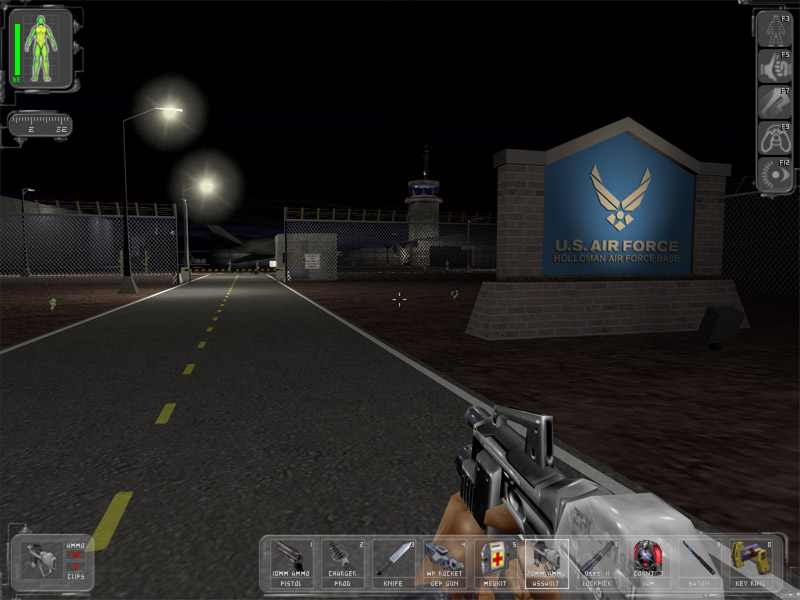
Task: Select the GEP gun slot
Action: 444,564
